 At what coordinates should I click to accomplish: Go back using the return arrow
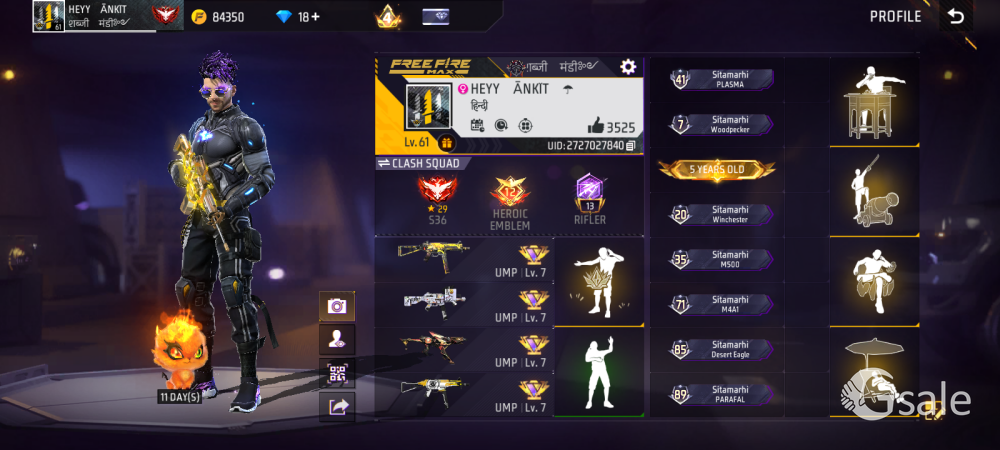[x=956, y=16]
